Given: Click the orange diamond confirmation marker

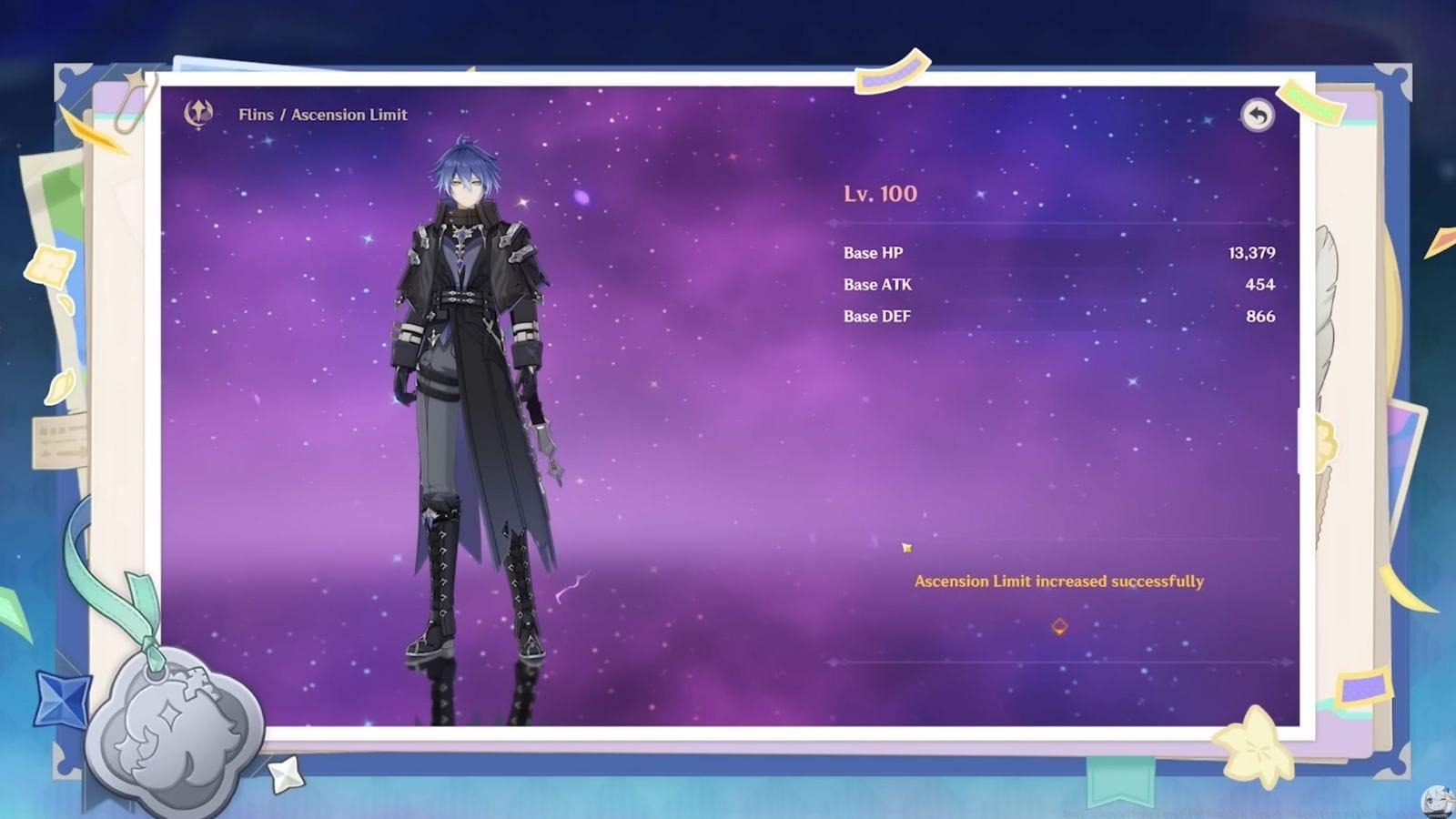Looking at the screenshot, I should (1058, 624).
